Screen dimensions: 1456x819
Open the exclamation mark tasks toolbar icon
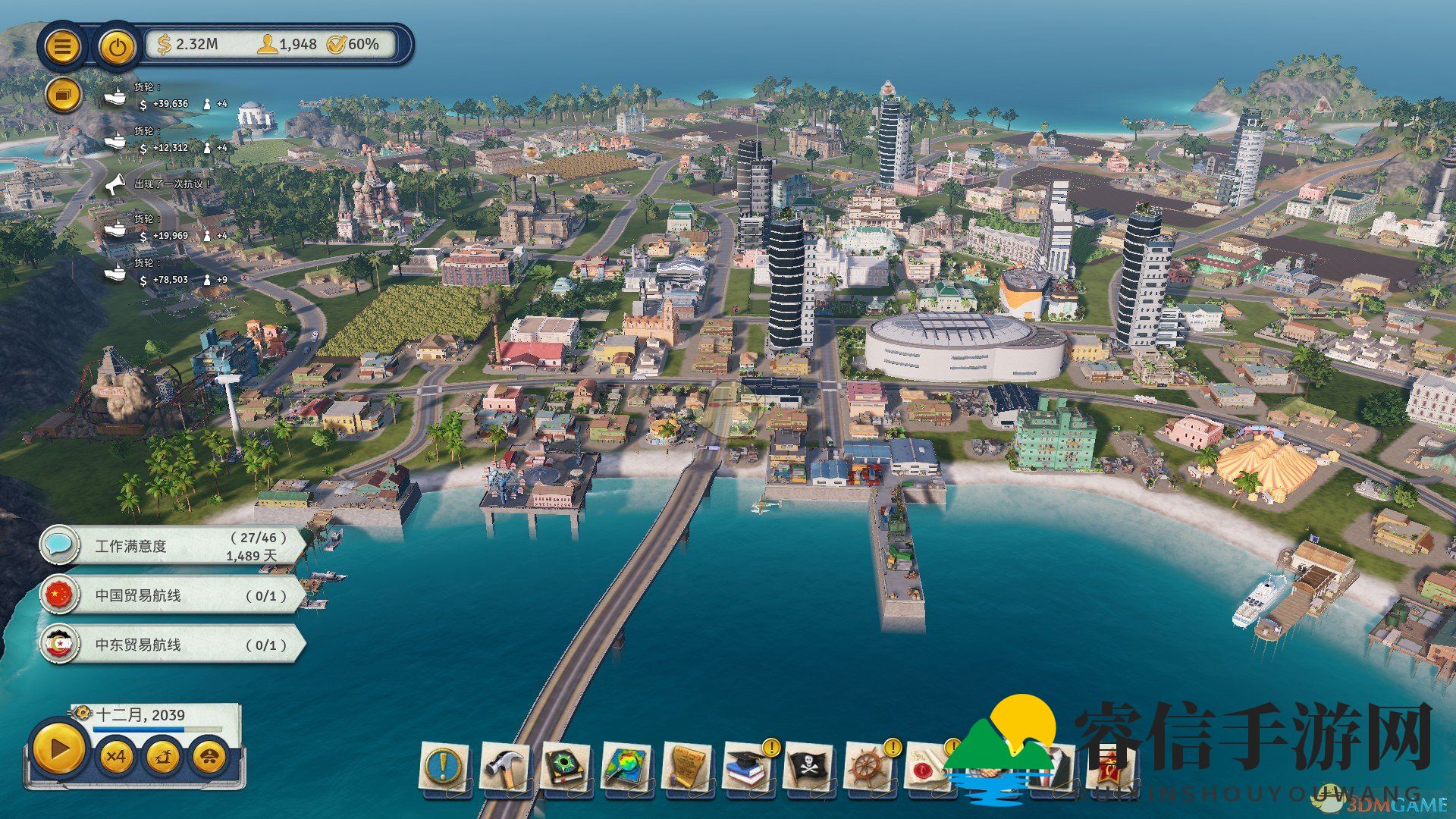click(x=442, y=767)
